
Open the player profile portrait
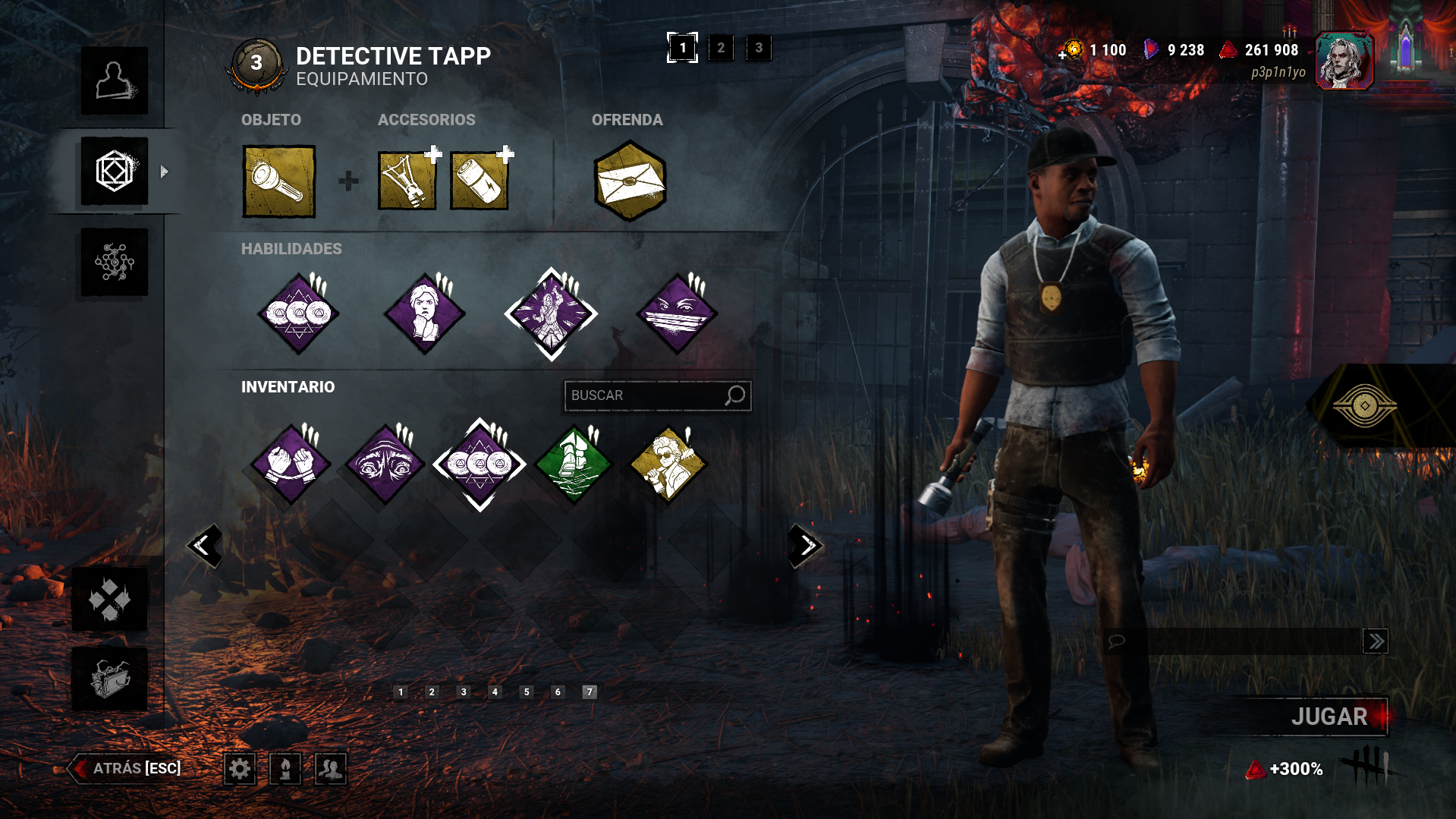[1344, 61]
